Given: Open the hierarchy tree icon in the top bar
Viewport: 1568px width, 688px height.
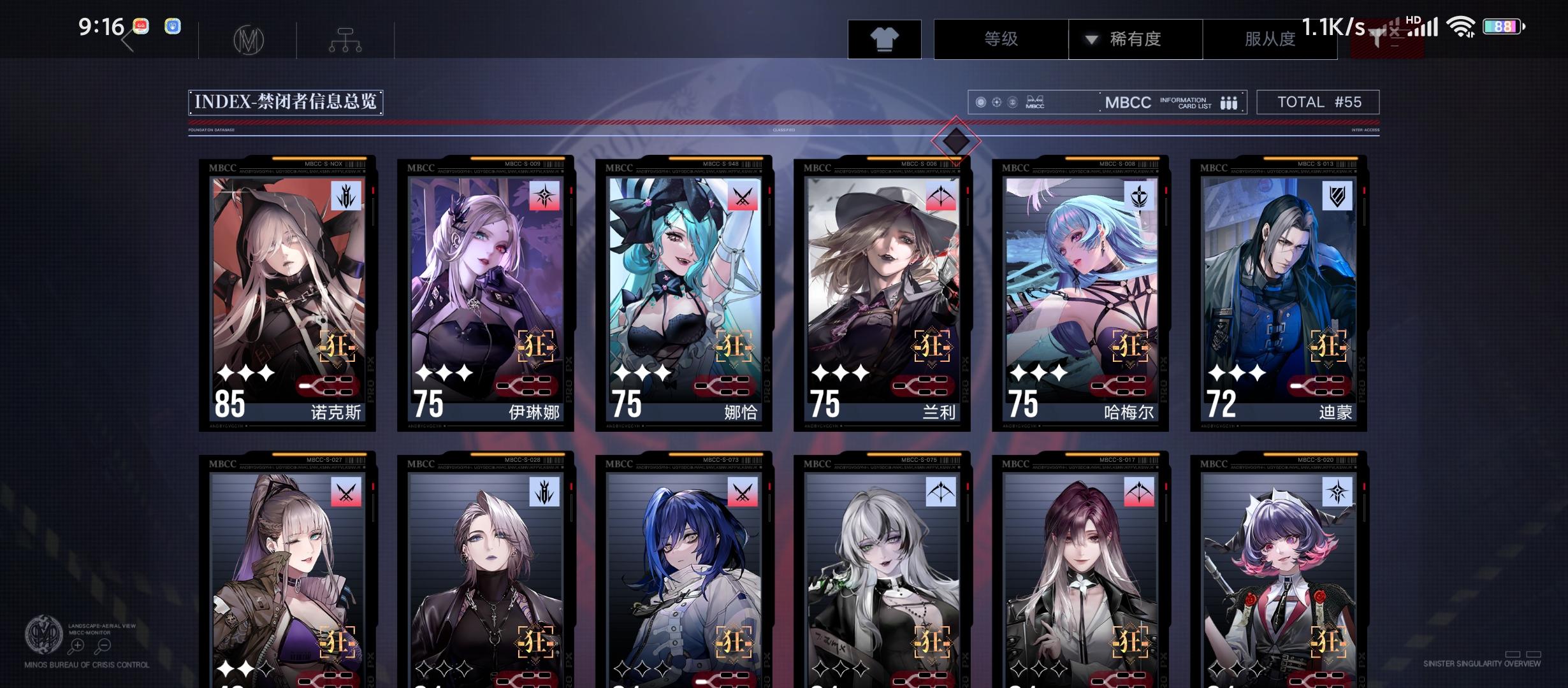Looking at the screenshot, I should 345,38.
